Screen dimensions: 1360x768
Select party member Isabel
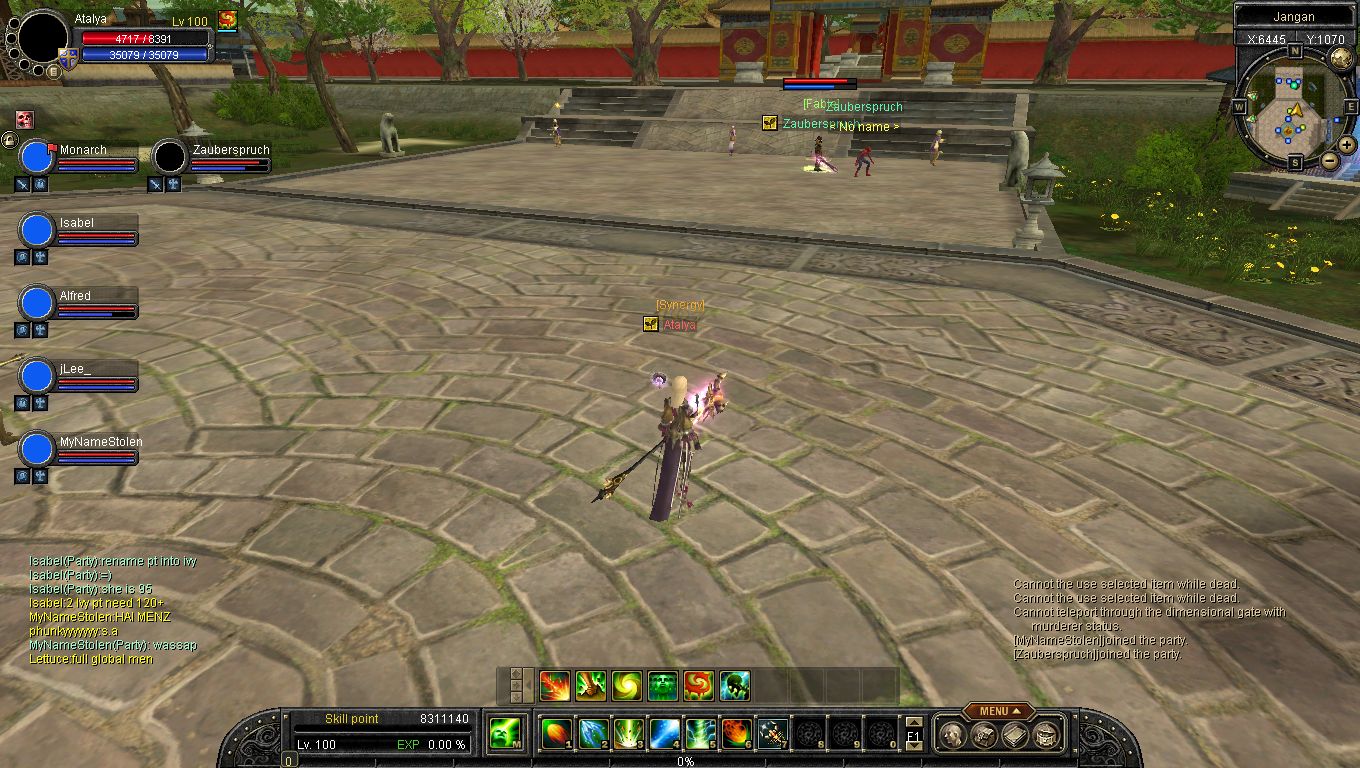coord(77,223)
